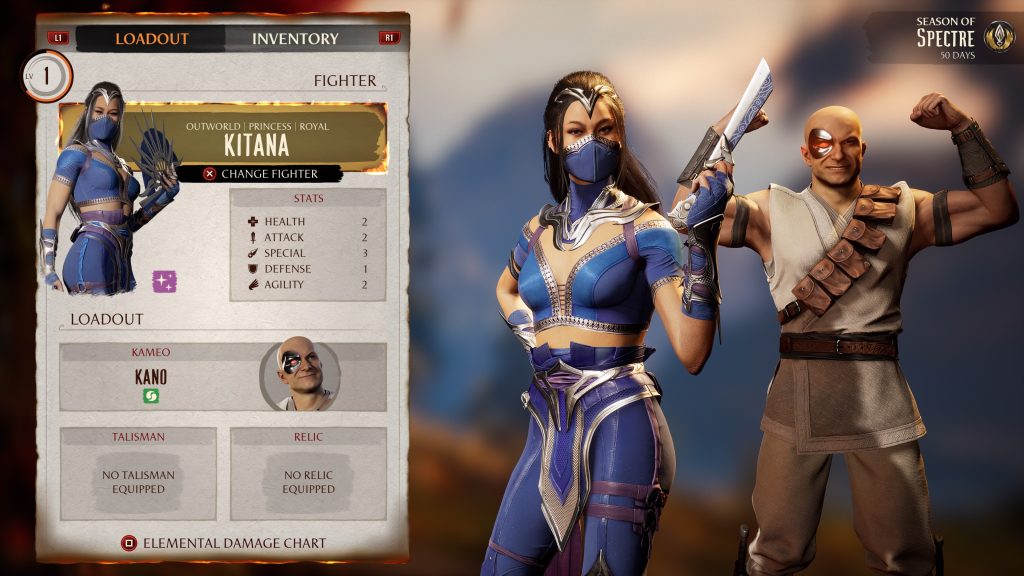The height and width of the screenshot is (576, 1024).
Task: Switch to the Inventory tab
Action: pos(295,39)
